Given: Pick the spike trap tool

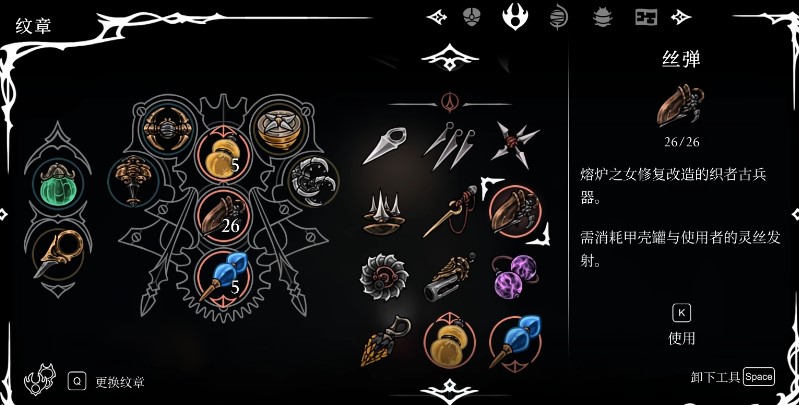Looking at the screenshot, I should (x=384, y=210).
